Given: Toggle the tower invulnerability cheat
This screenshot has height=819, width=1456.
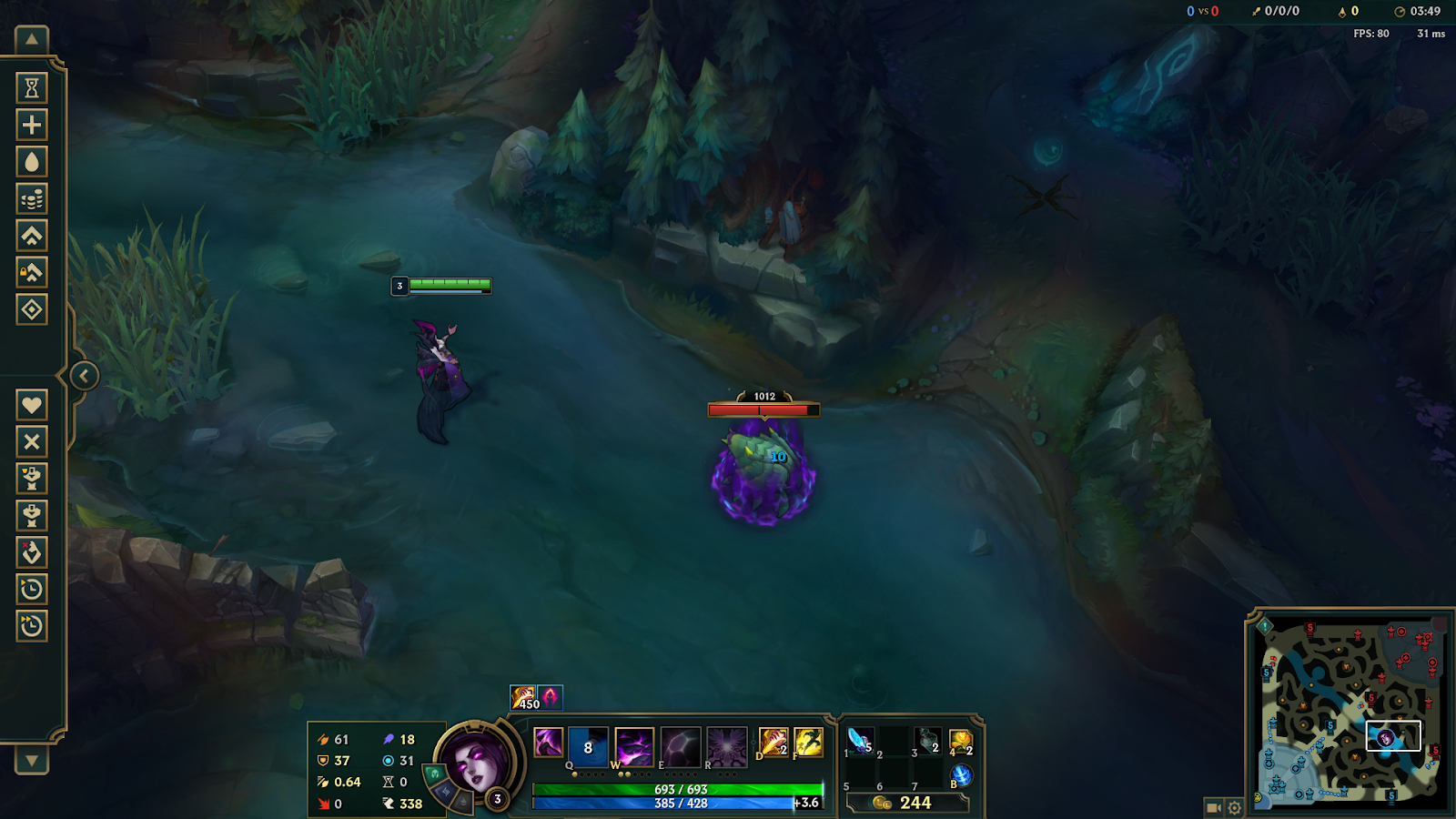Looking at the screenshot, I should coord(32,273).
